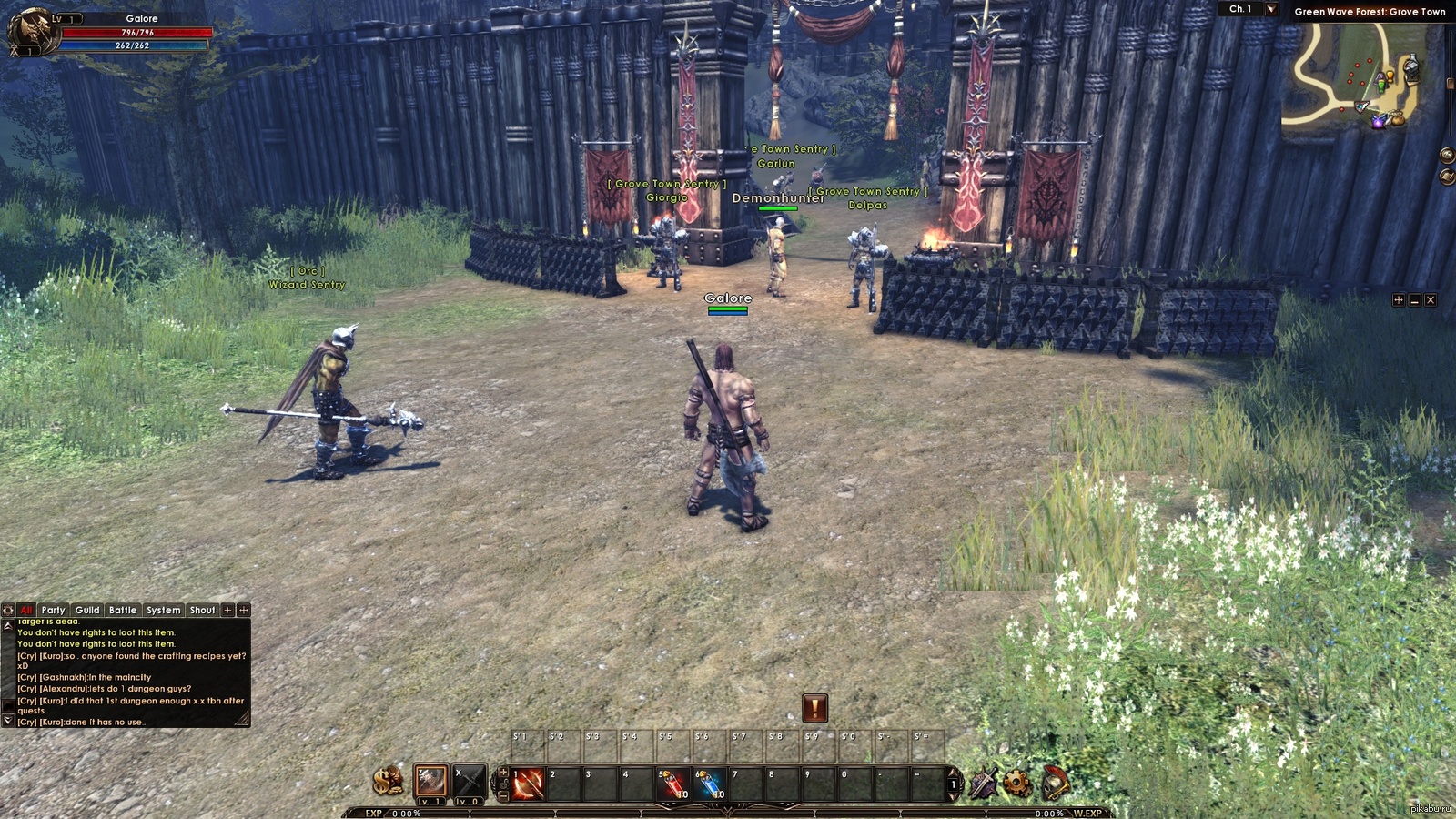
Task: Minimize the panel with the minus button
Action: point(1414,299)
